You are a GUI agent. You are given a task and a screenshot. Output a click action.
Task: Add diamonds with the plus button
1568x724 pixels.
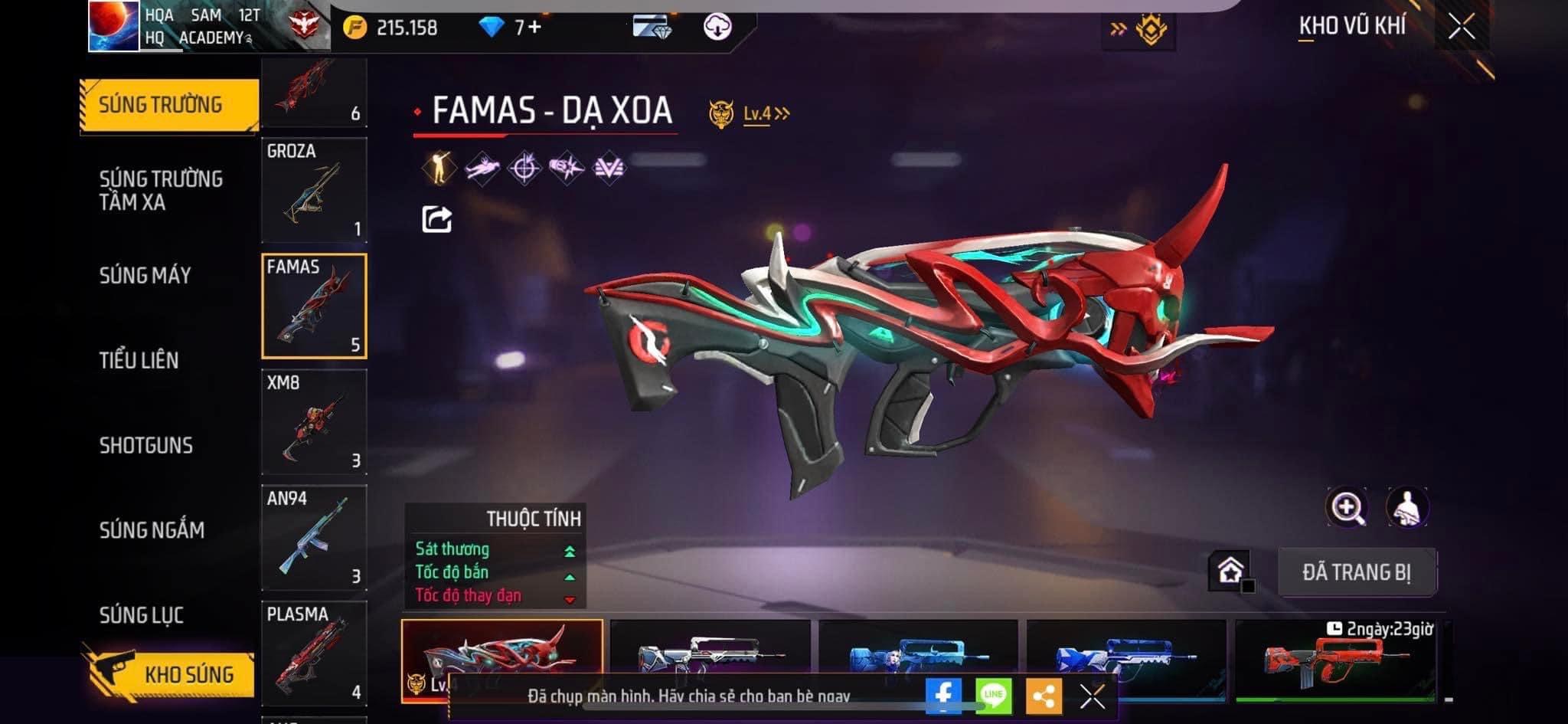(x=534, y=28)
